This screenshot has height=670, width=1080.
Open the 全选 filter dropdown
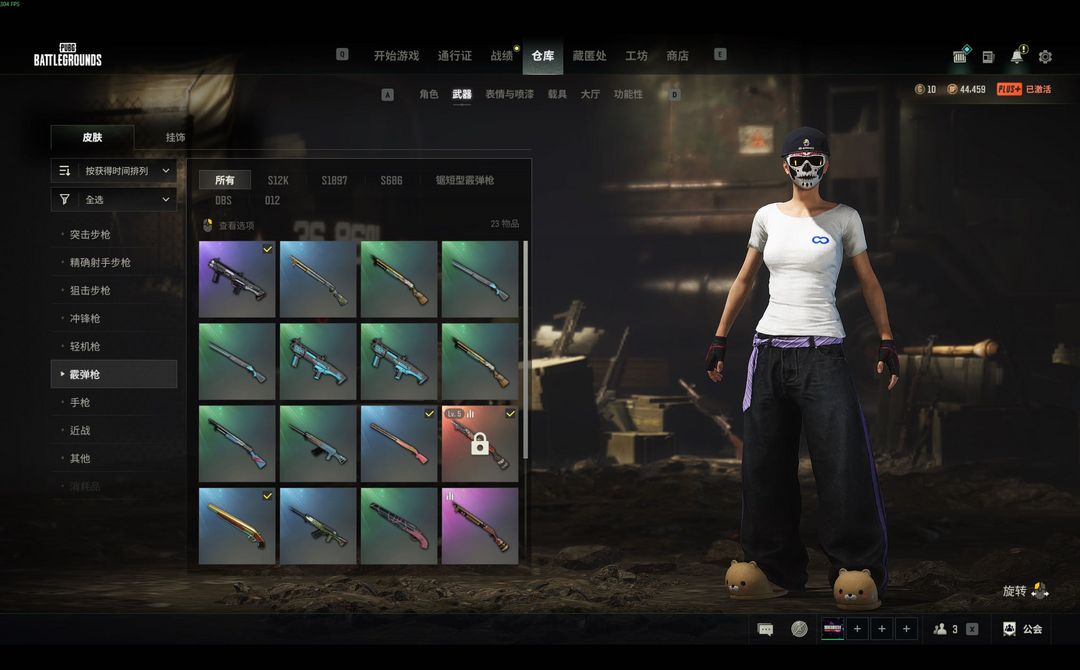114,199
